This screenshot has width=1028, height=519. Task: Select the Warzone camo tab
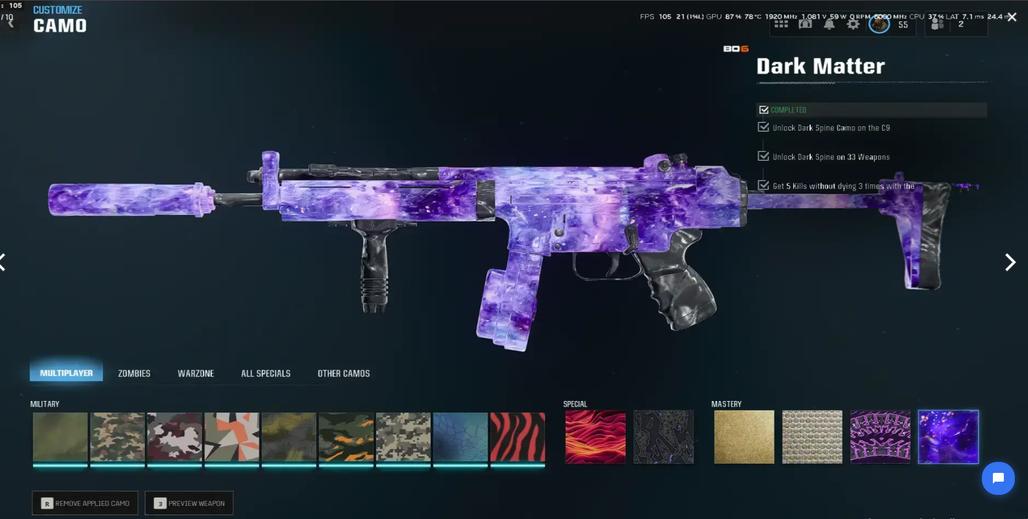[196, 373]
